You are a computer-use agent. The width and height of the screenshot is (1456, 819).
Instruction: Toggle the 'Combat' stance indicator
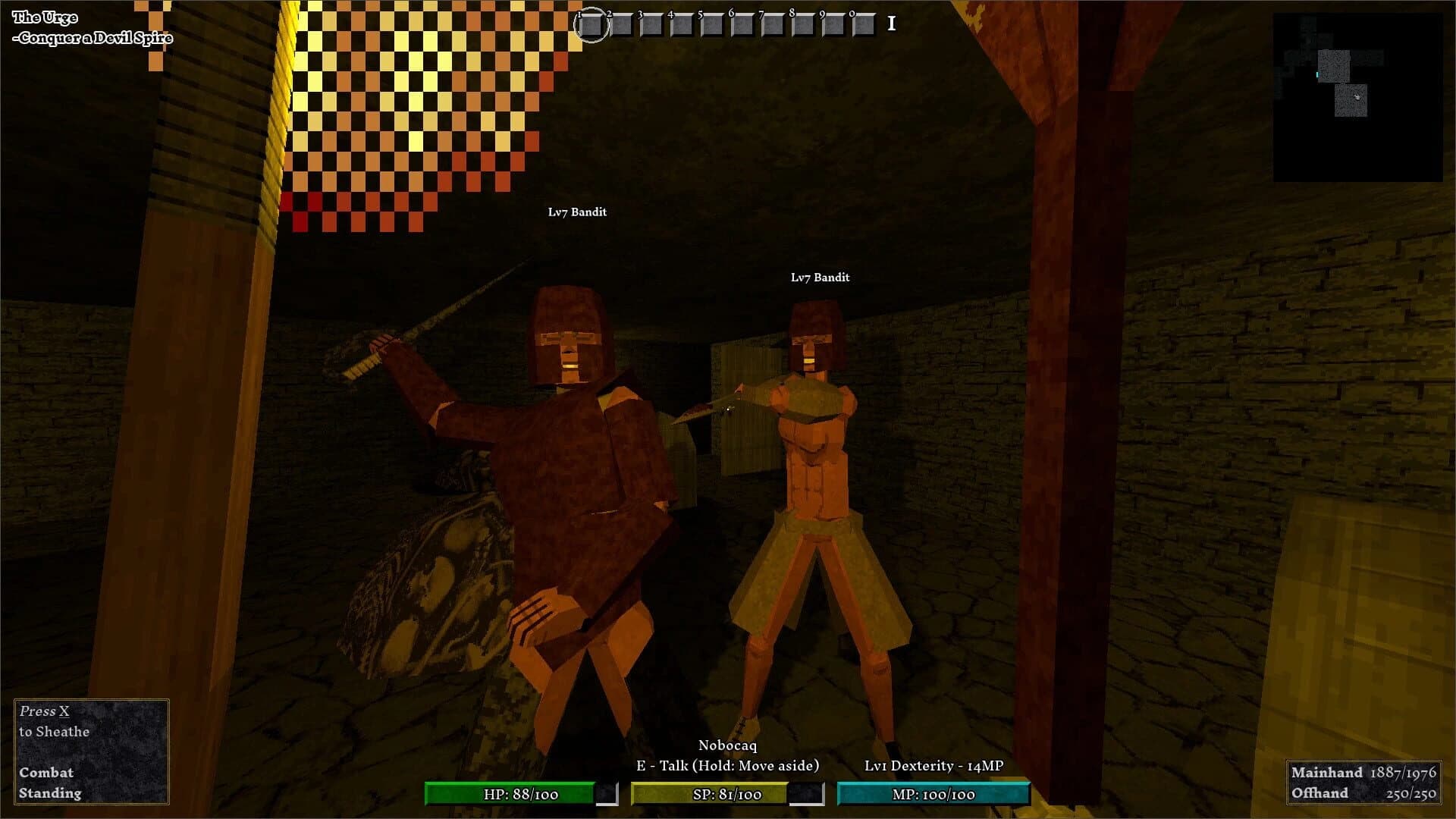click(x=47, y=773)
